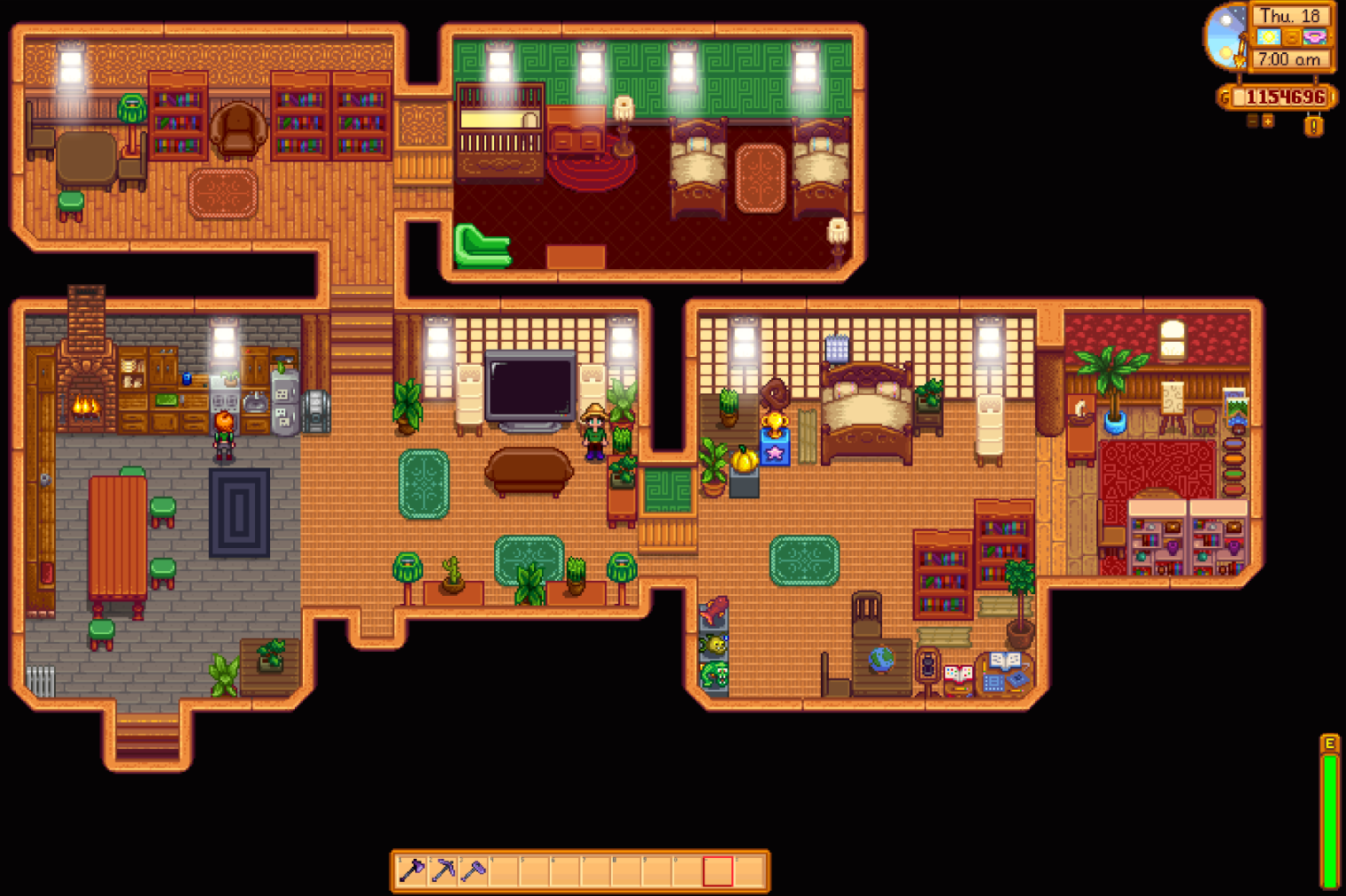This screenshot has width=1346, height=896.
Task: Click the small circular icon between weather and flower
Action: click(1291, 36)
